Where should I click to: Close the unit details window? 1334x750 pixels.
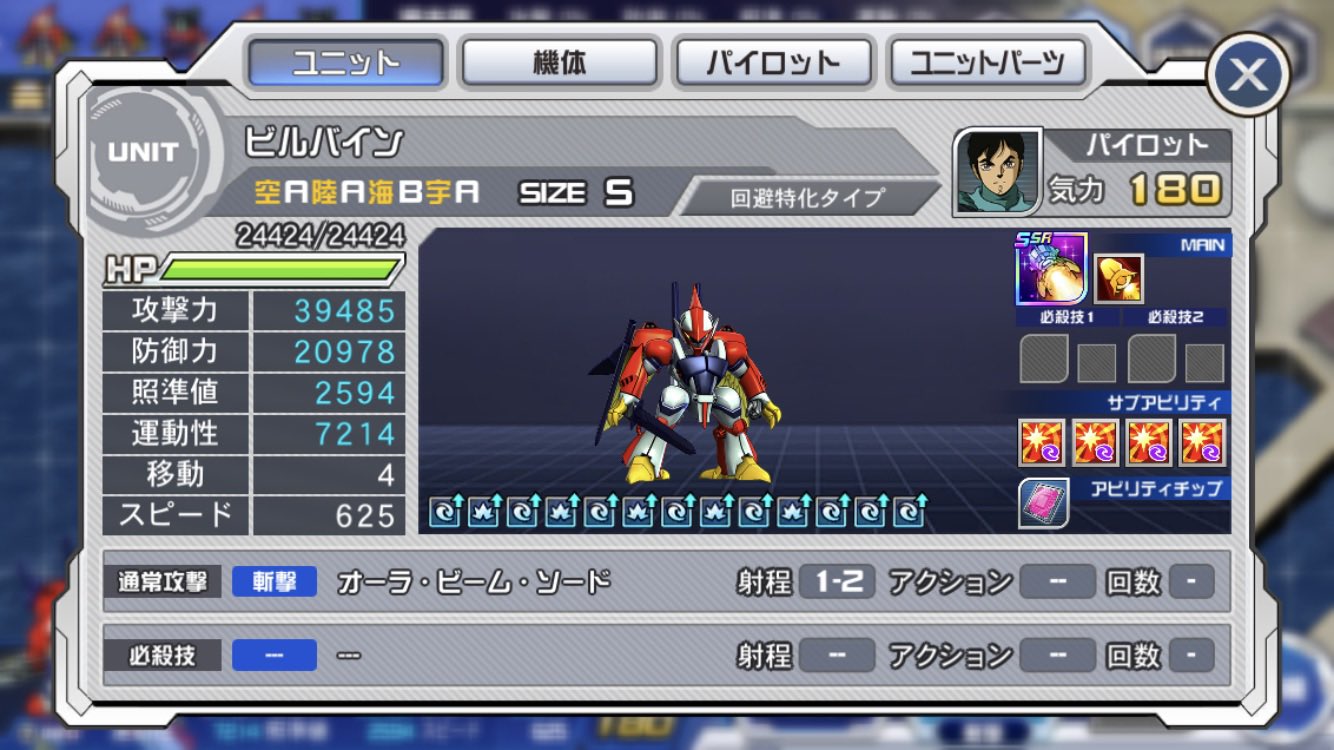pos(1248,74)
